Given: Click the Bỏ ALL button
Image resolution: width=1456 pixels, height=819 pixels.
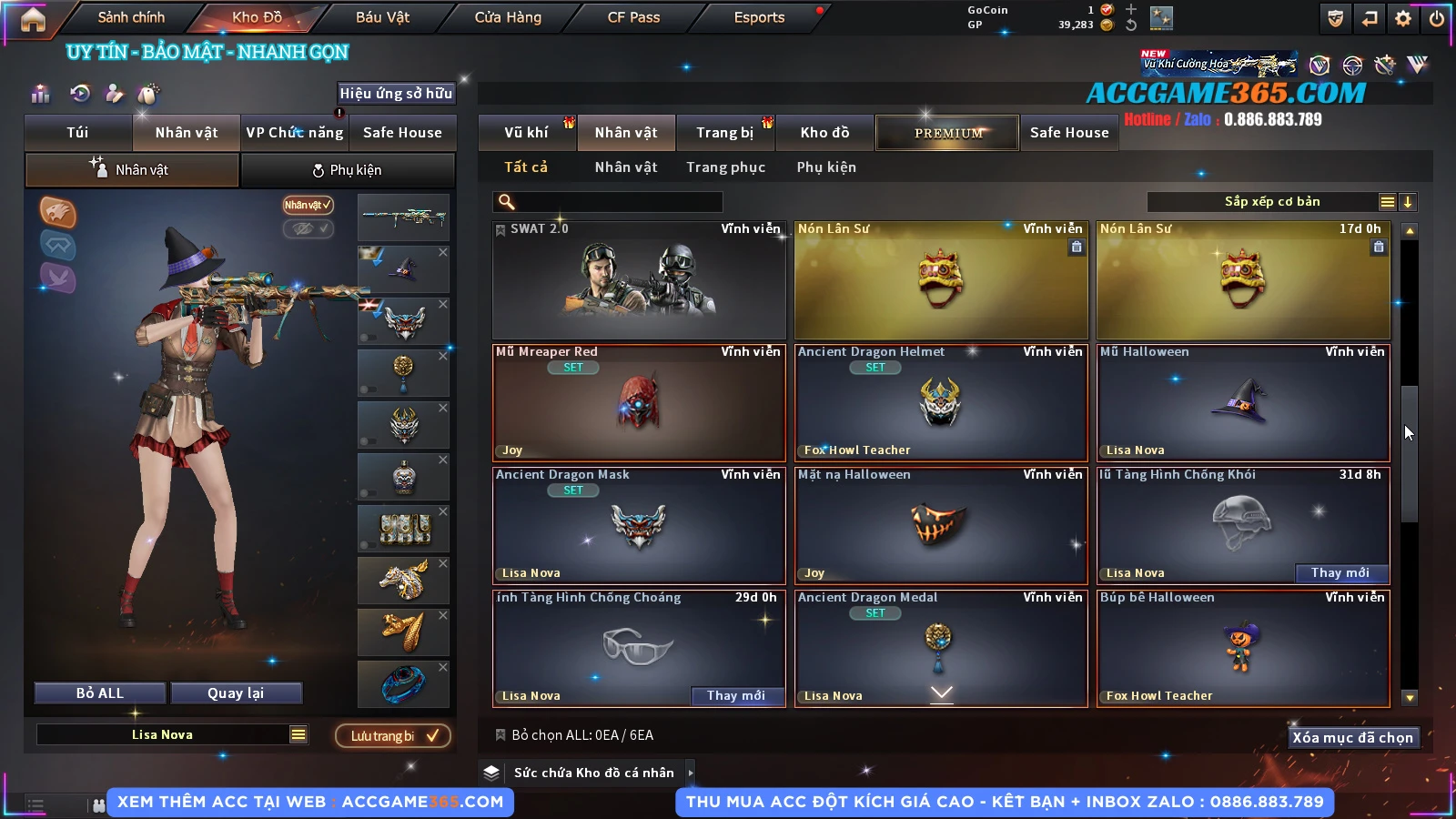Looking at the screenshot, I should 100,693.
